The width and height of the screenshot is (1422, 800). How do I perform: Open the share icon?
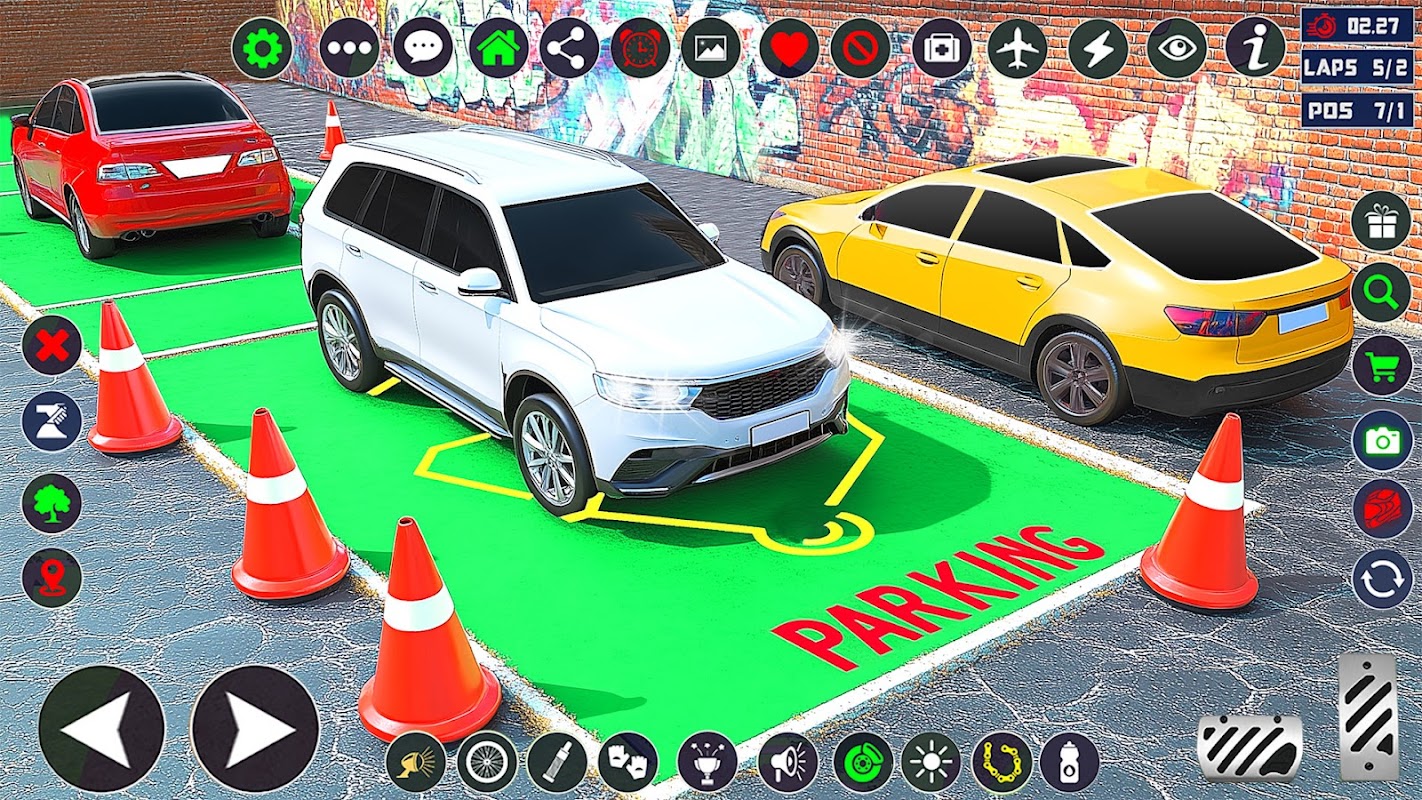point(569,49)
